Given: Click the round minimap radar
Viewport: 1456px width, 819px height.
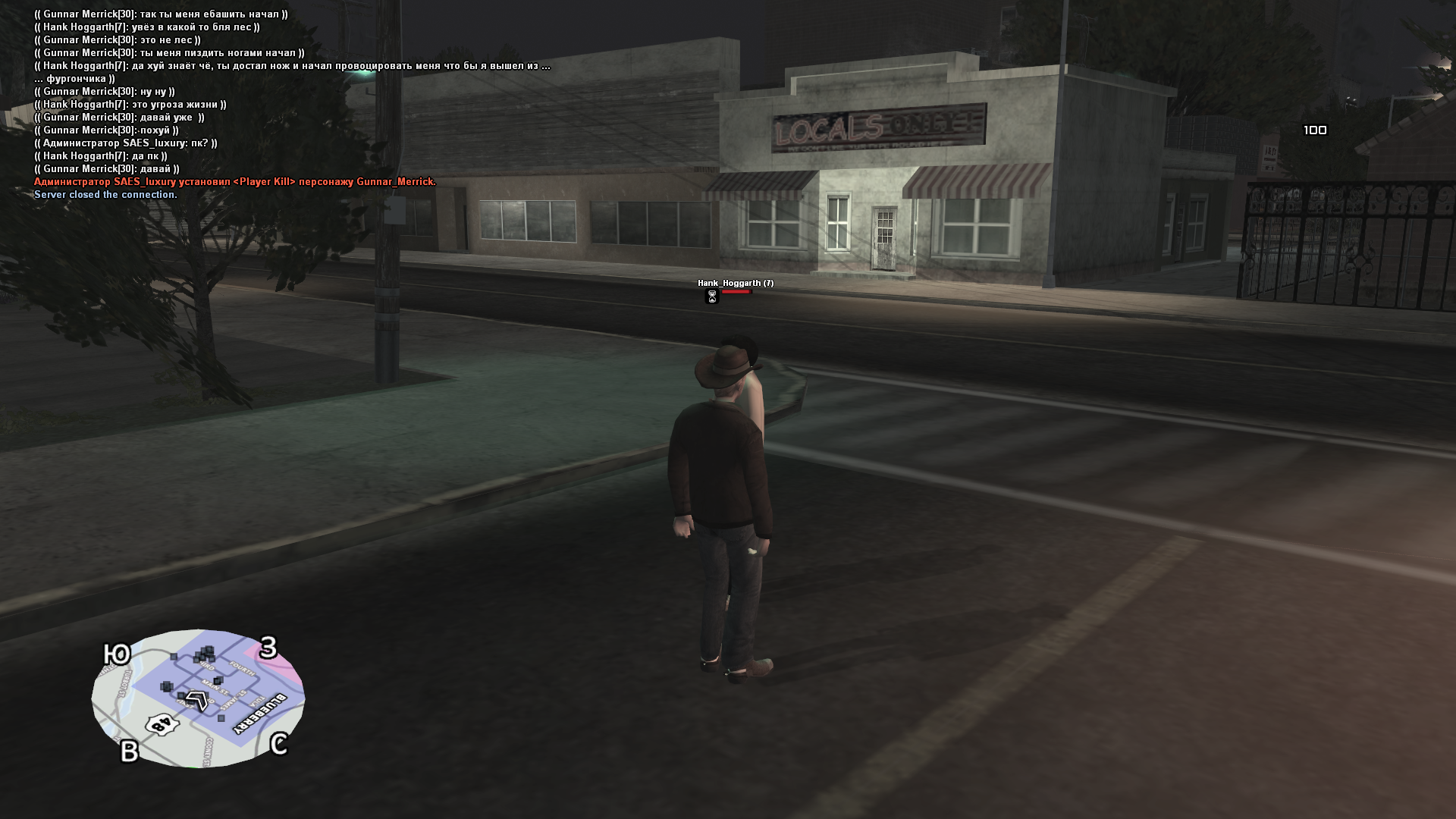Looking at the screenshot, I should coord(198,698).
